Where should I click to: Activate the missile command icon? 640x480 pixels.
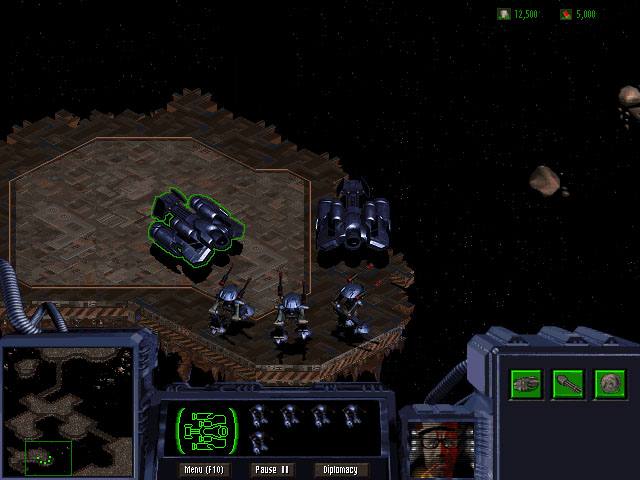click(x=568, y=383)
